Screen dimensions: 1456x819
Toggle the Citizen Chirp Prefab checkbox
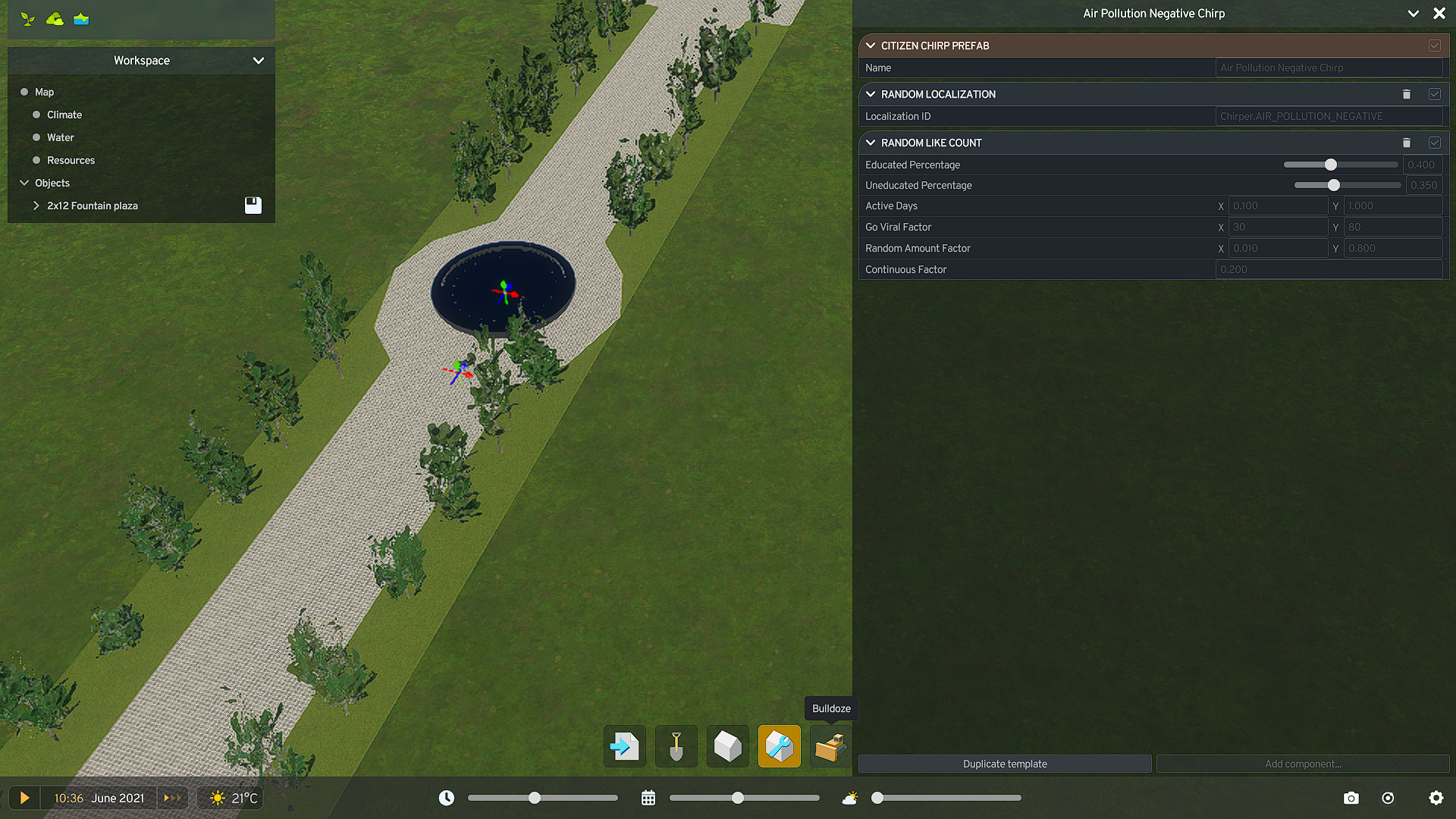point(1434,45)
